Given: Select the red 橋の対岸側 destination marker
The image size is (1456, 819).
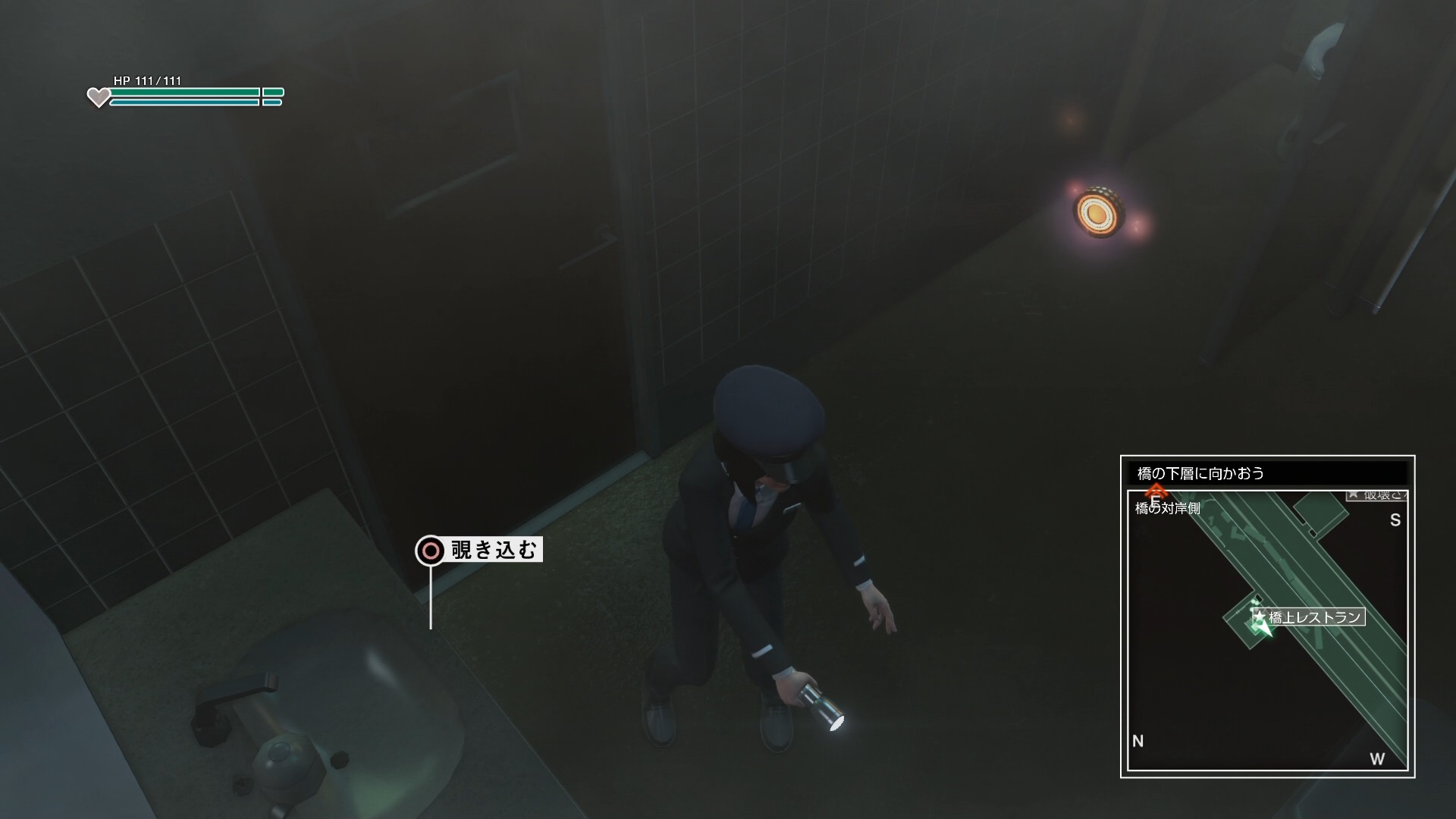Looking at the screenshot, I should (x=1155, y=494).
